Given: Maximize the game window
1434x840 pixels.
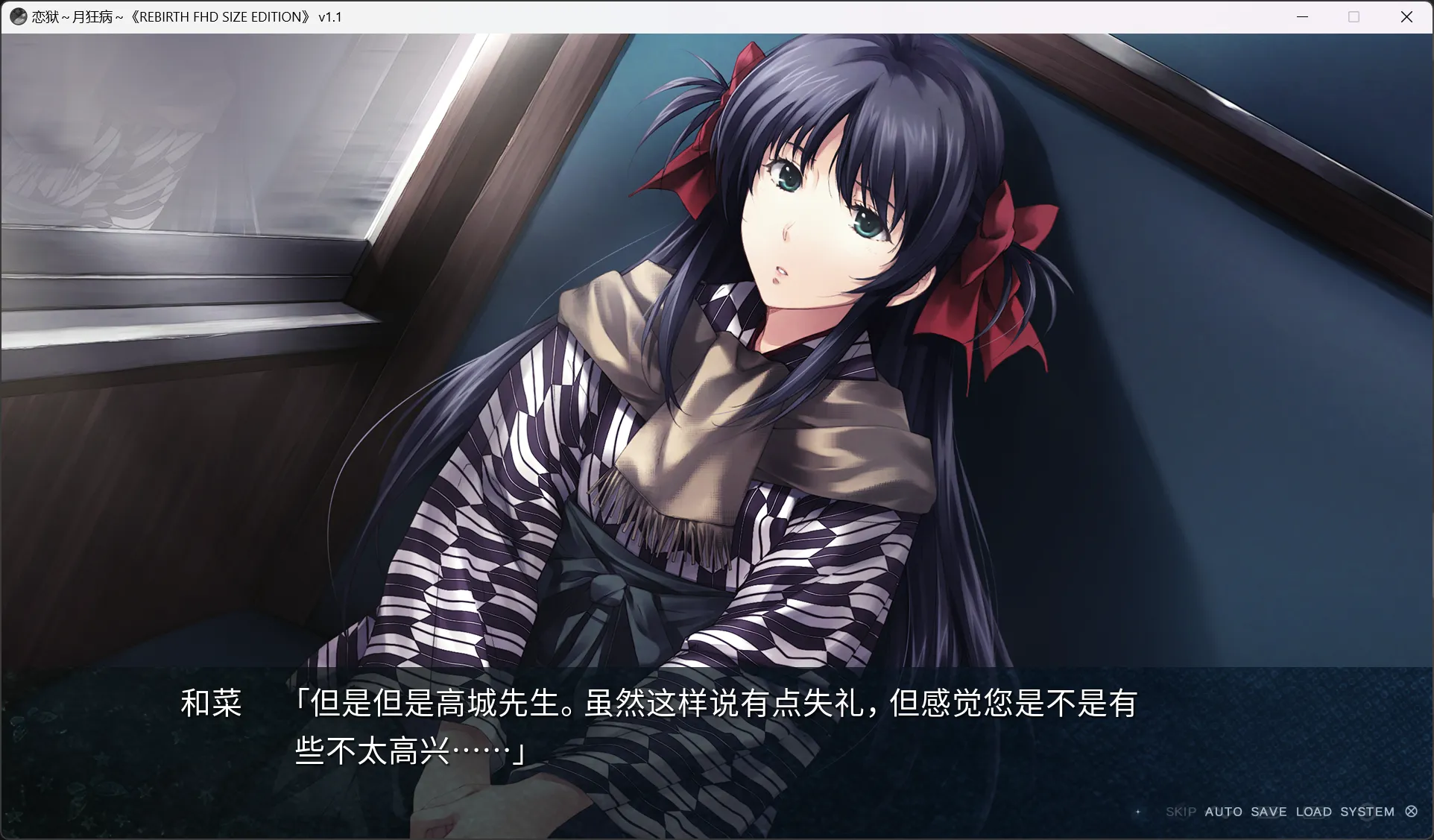Looking at the screenshot, I should click(x=1354, y=16).
